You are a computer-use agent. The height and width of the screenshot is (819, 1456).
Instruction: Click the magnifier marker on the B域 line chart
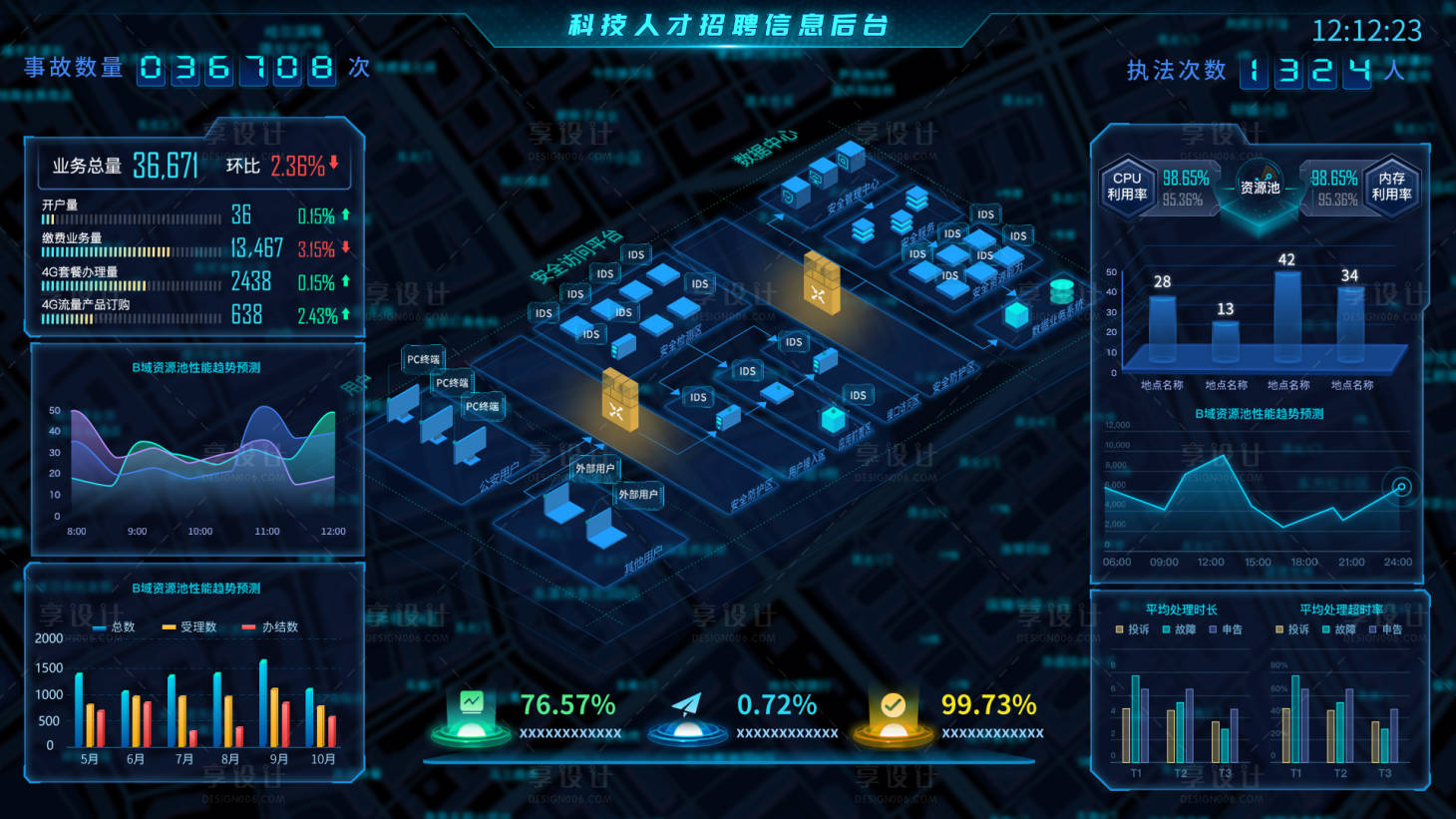pos(1400,489)
